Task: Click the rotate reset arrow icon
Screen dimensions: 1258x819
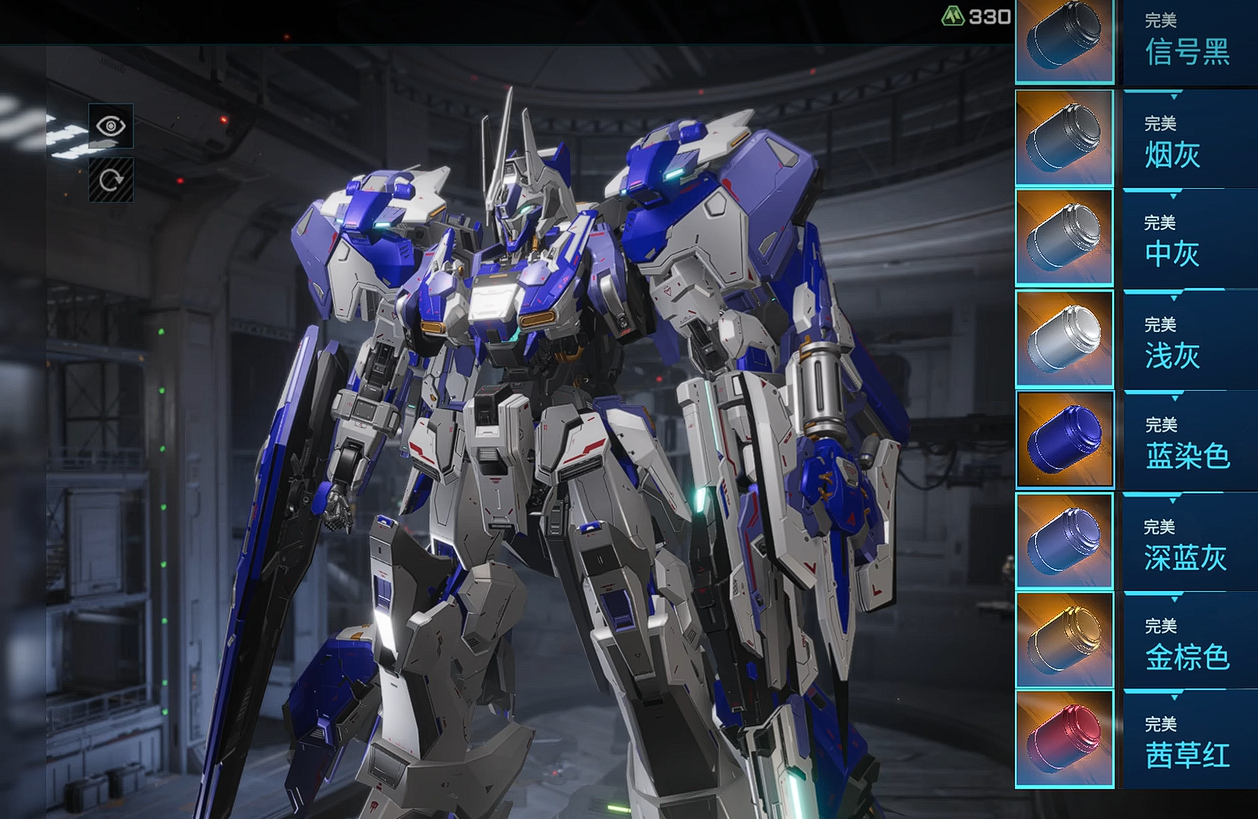Action: pos(110,180)
